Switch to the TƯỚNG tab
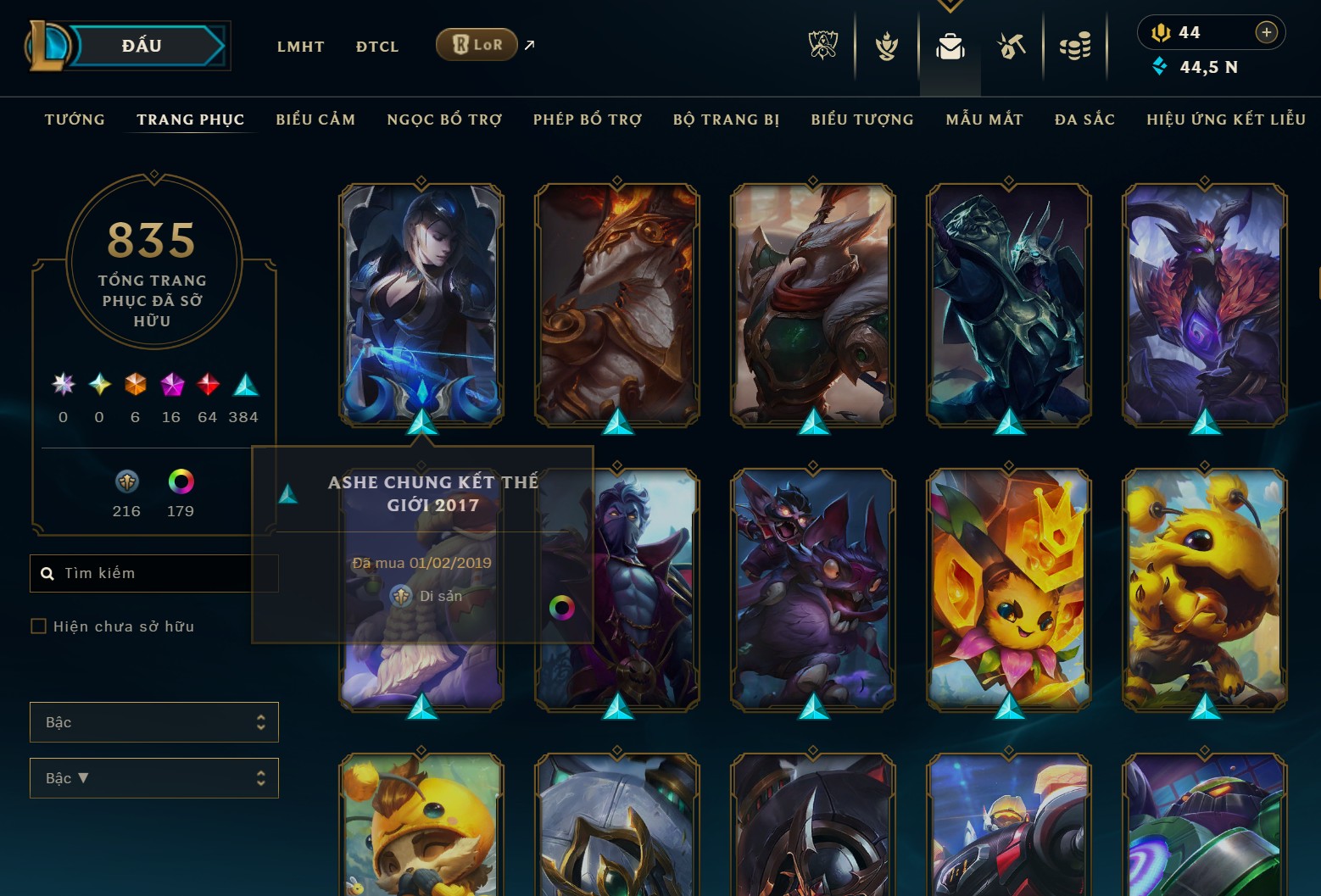1321x896 pixels. click(75, 120)
